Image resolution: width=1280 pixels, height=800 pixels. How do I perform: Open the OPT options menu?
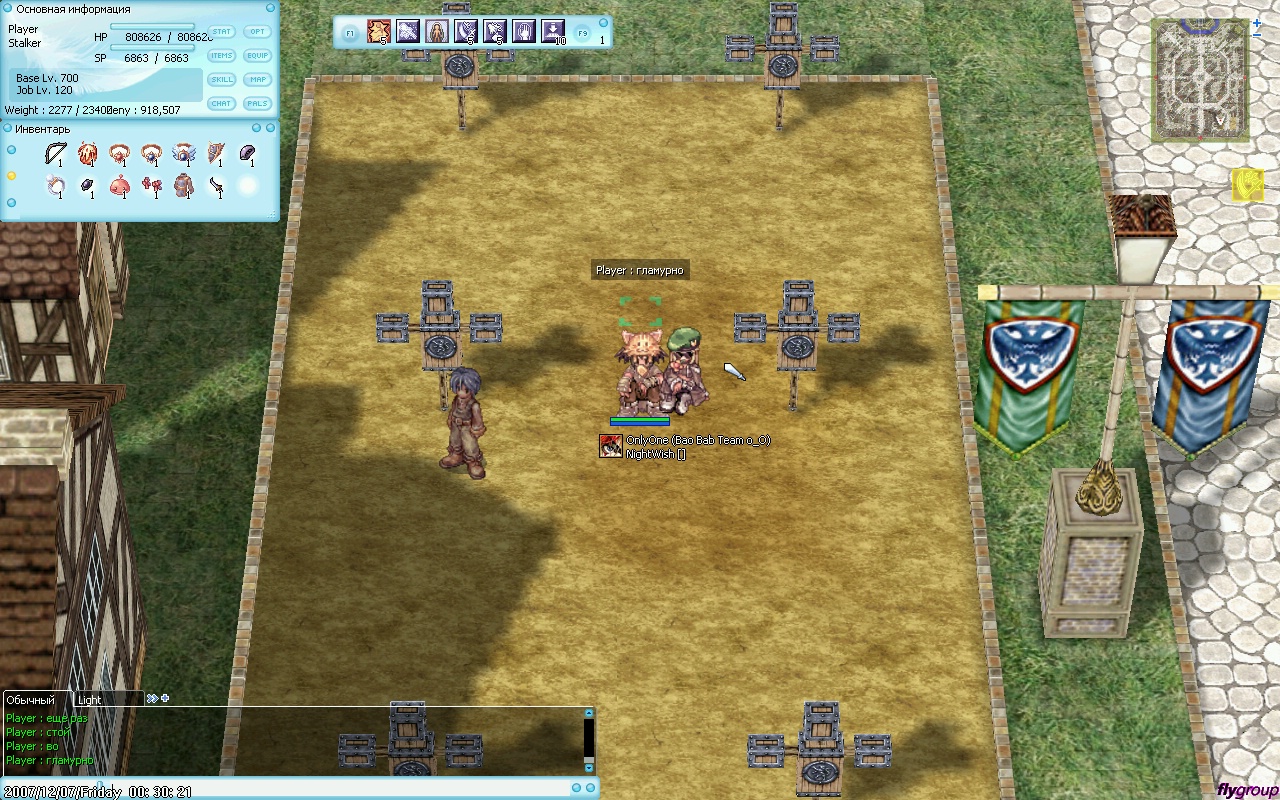[x=258, y=32]
